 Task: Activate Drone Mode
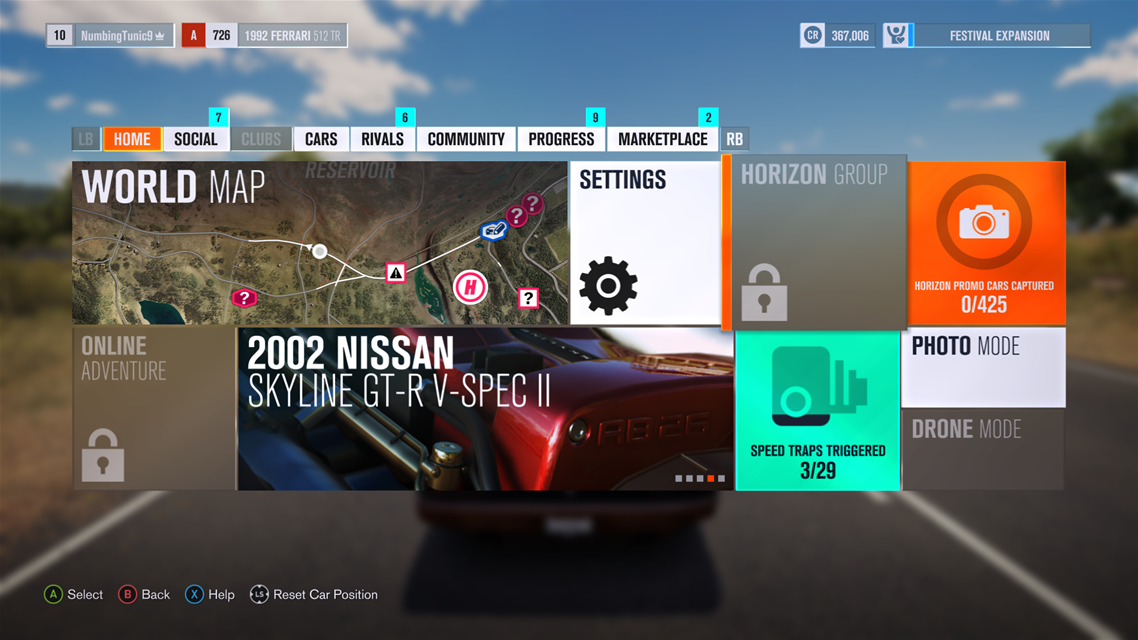tap(984, 449)
